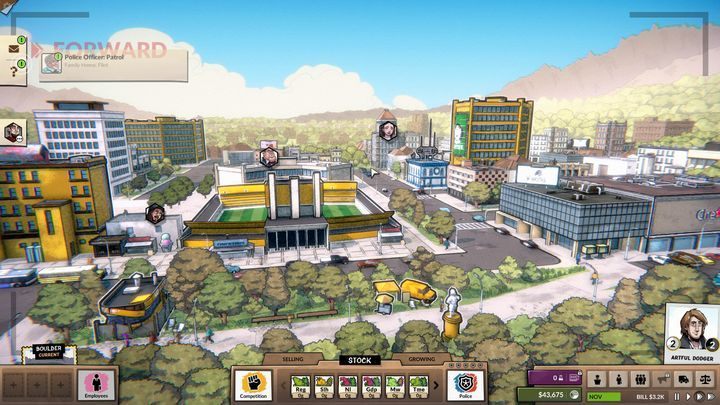Open the three-person group menu
The height and width of the screenshot is (405, 720).
pos(638,379)
